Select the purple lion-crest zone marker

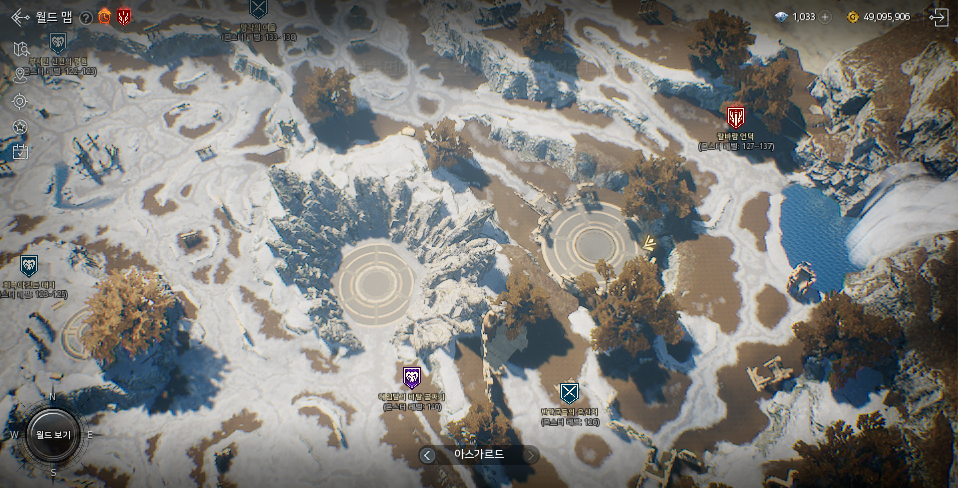[x=412, y=377]
